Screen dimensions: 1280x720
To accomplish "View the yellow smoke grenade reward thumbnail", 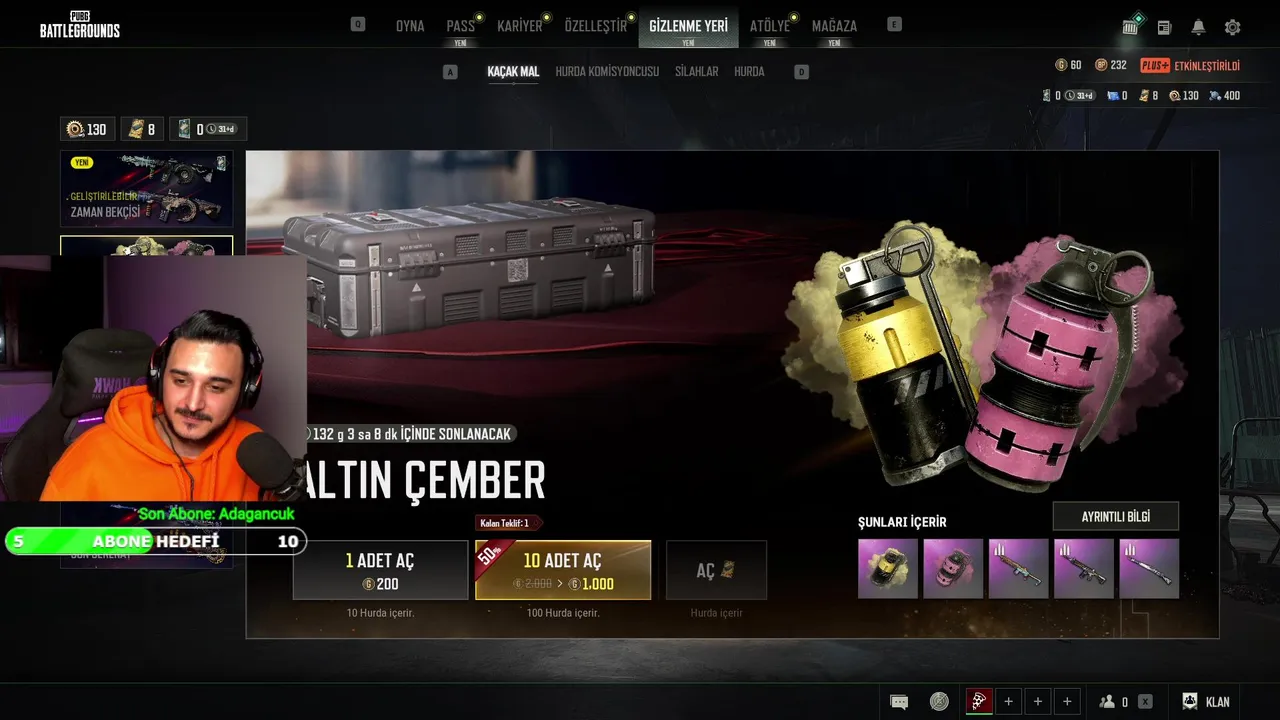I will click(888, 569).
